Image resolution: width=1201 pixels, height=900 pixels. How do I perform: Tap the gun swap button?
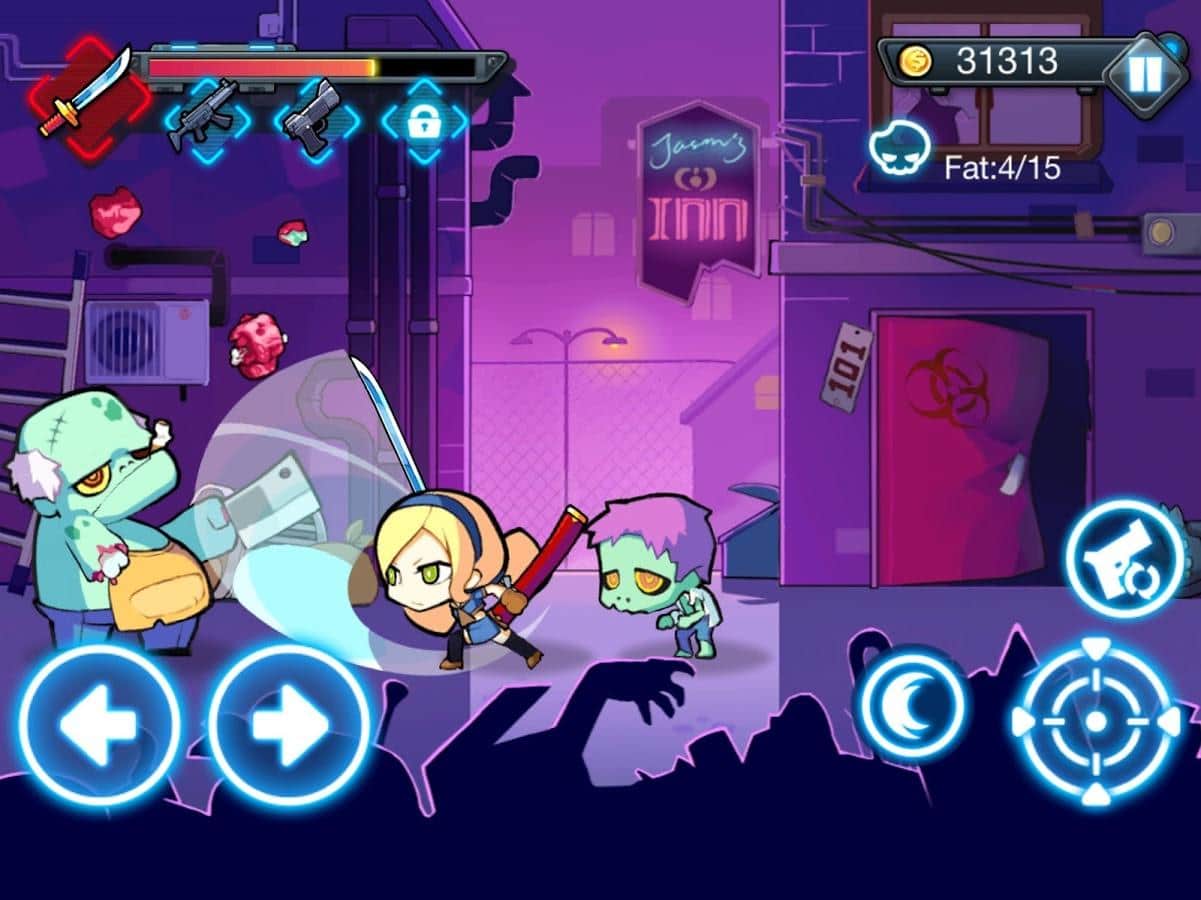[1123, 558]
